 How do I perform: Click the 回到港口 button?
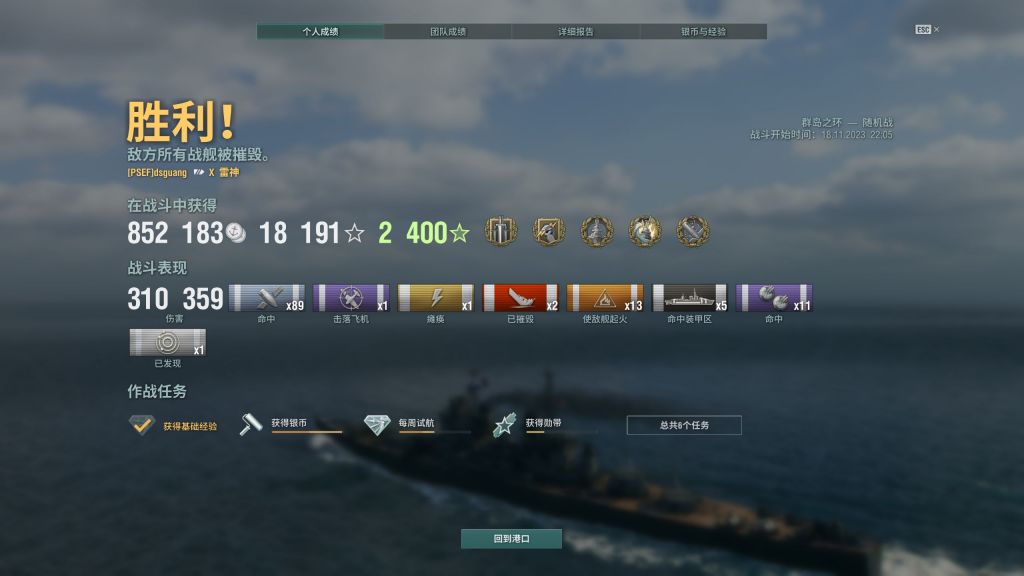click(x=511, y=538)
